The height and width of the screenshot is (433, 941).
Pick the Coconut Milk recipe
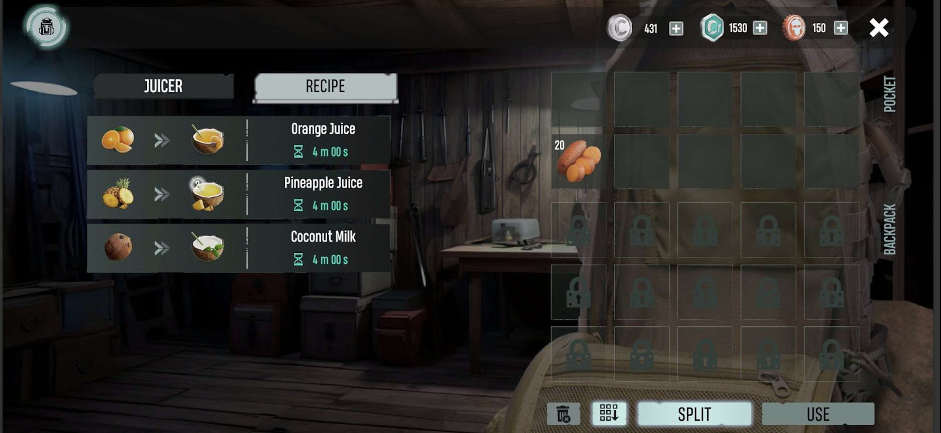pyautogui.click(x=238, y=248)
